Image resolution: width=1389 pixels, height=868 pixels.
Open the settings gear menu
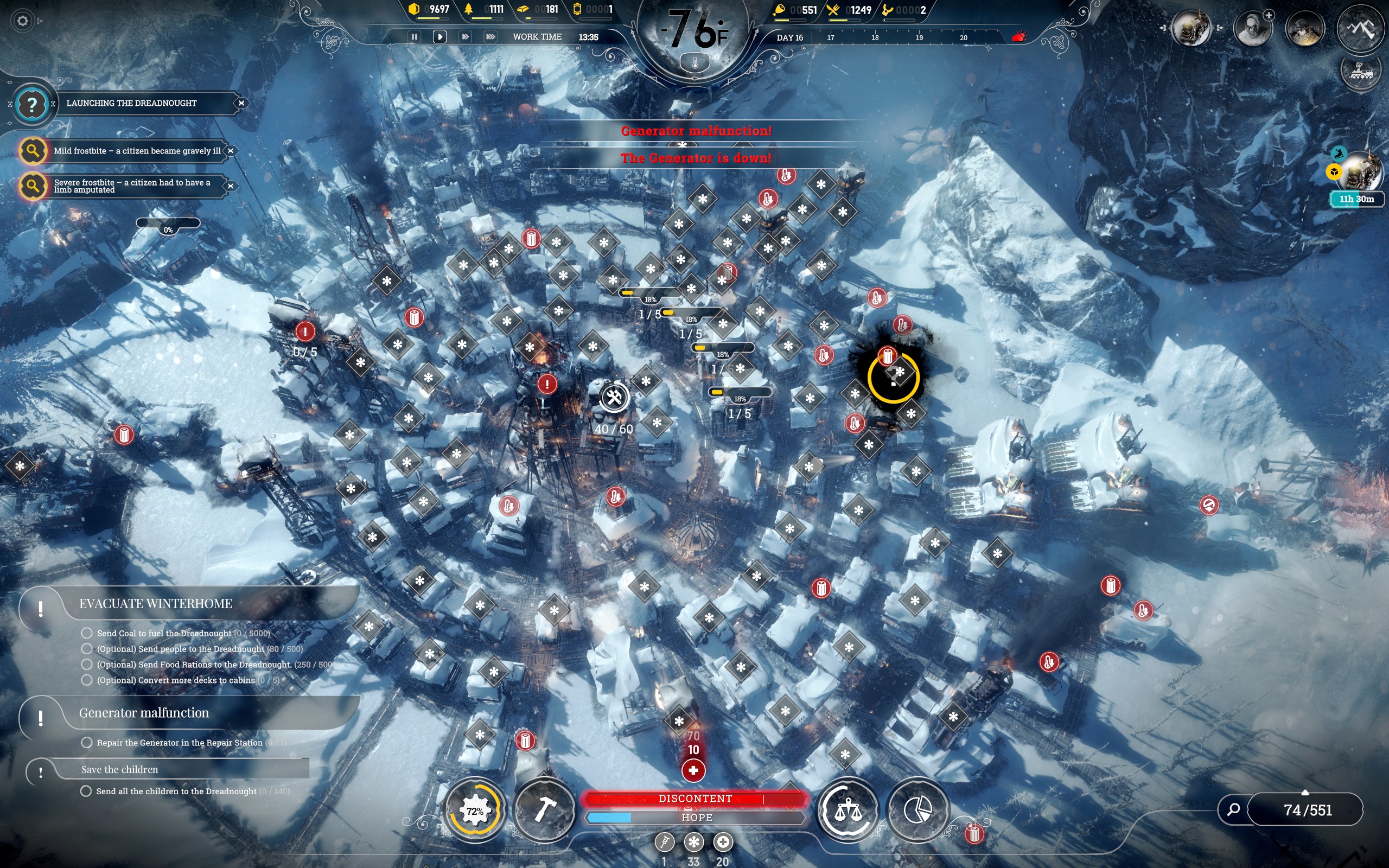[x=22, y=21]
